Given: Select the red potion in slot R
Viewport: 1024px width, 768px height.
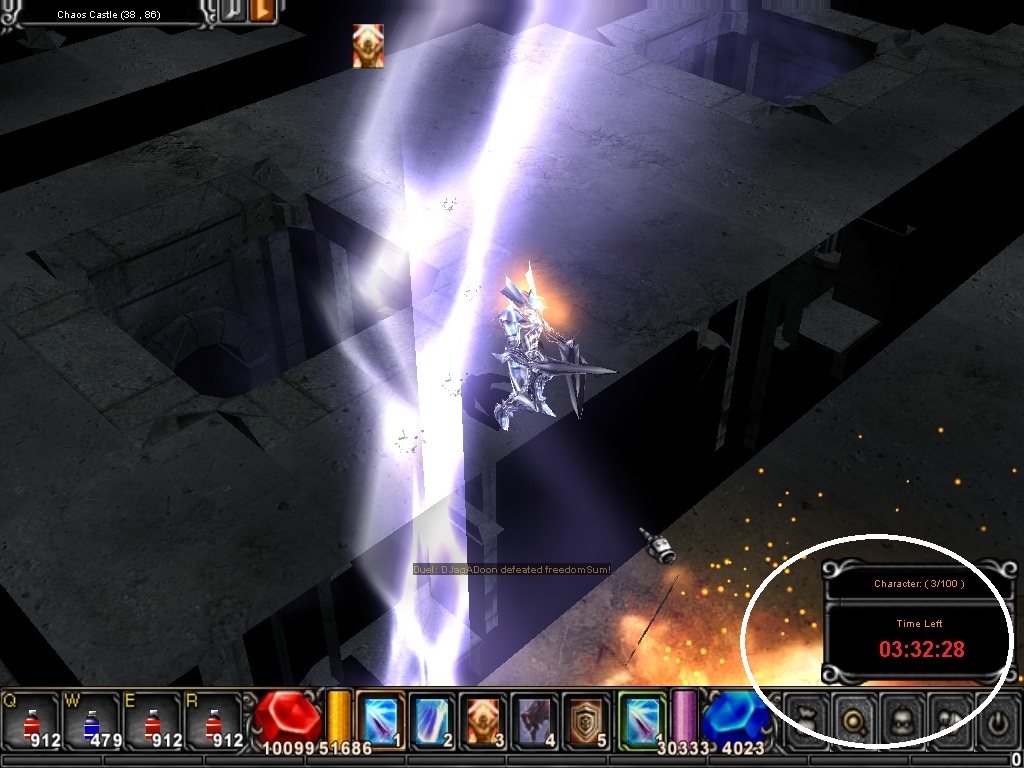Looking at the screenshot, I should [x=212, y=719].
